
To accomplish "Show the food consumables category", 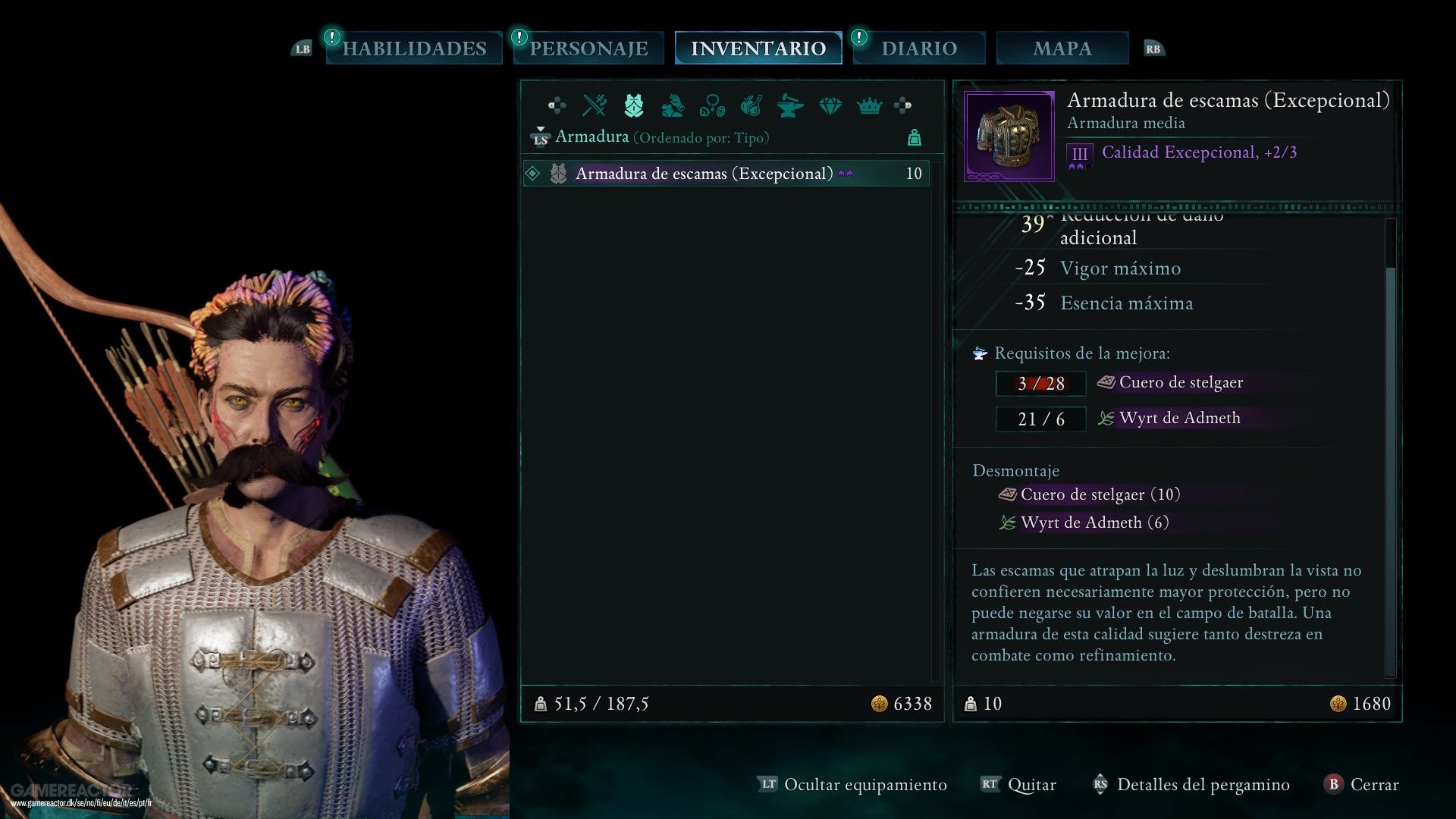I will pos(751,105).
